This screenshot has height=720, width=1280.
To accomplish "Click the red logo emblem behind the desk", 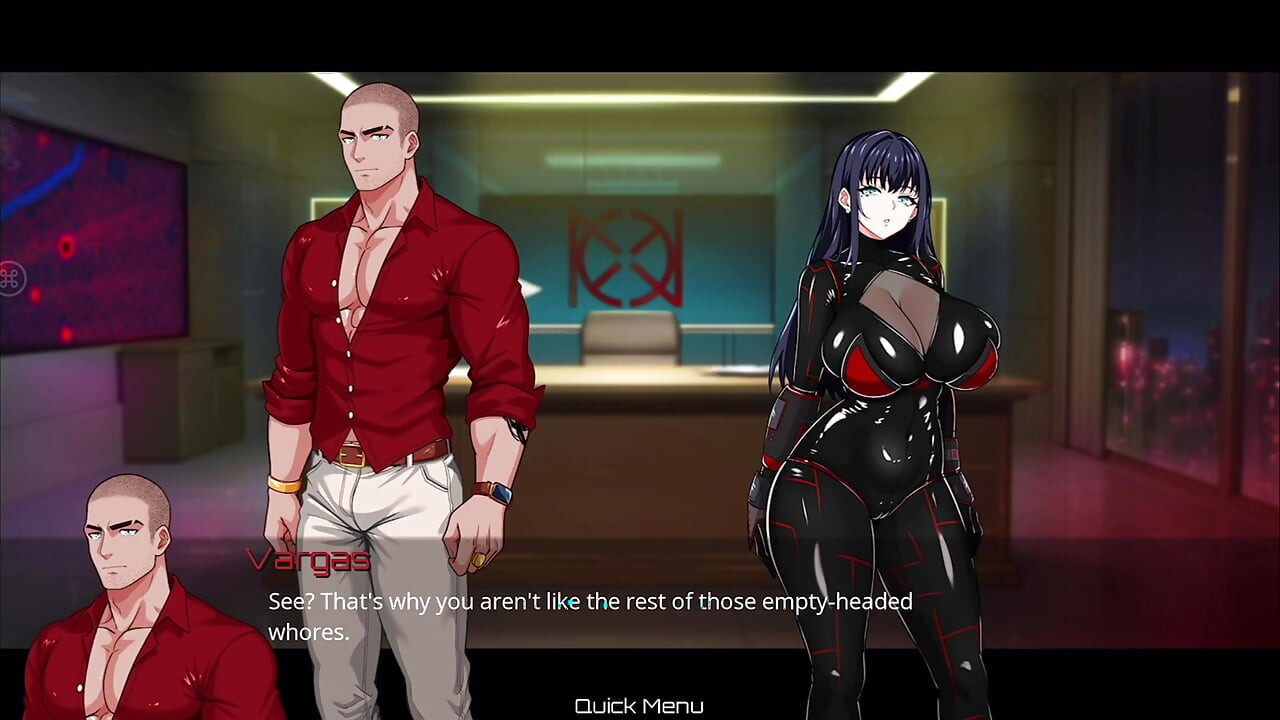I will pos(625,258).
